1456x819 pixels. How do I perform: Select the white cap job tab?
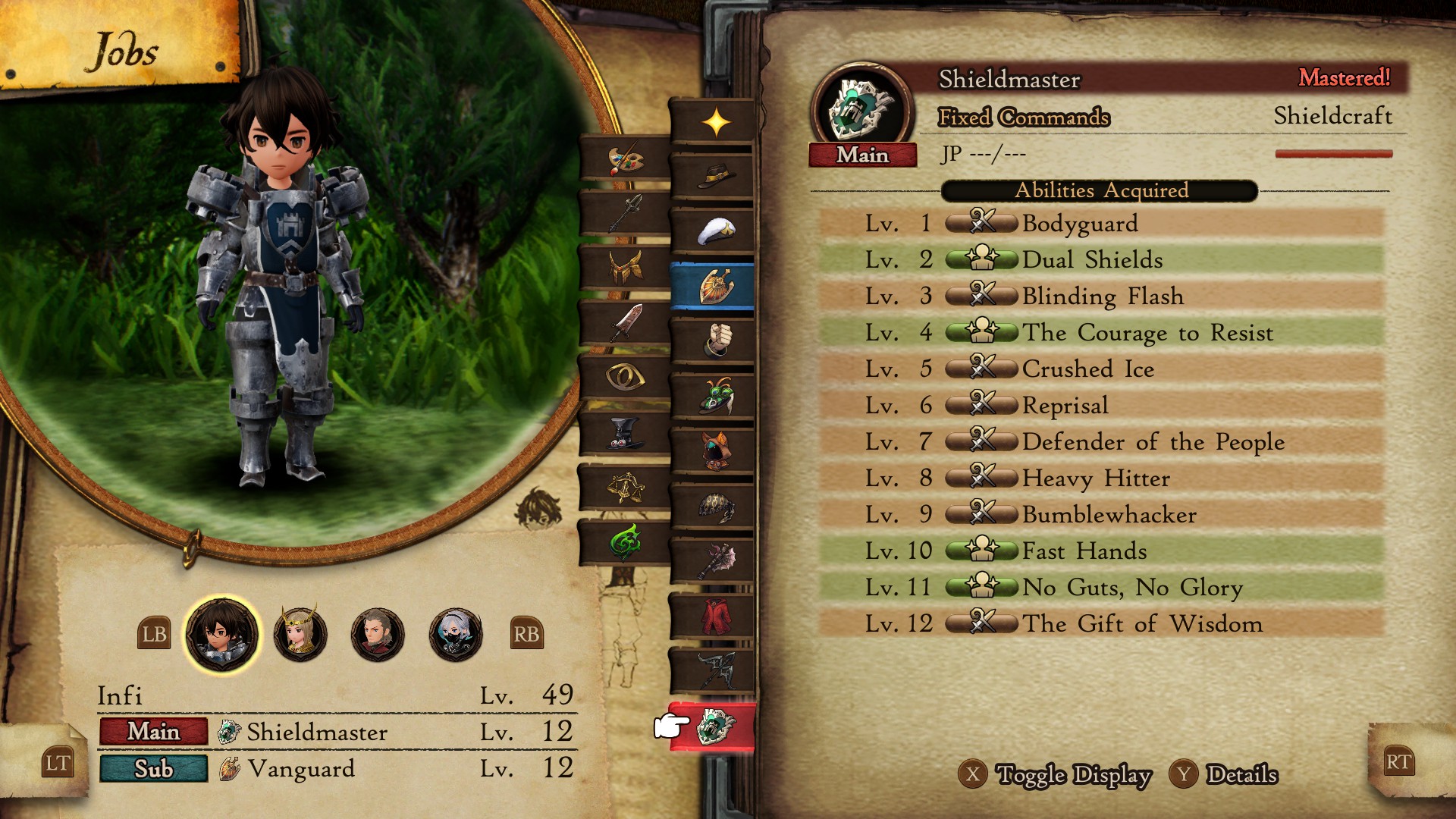pos(713,231)
